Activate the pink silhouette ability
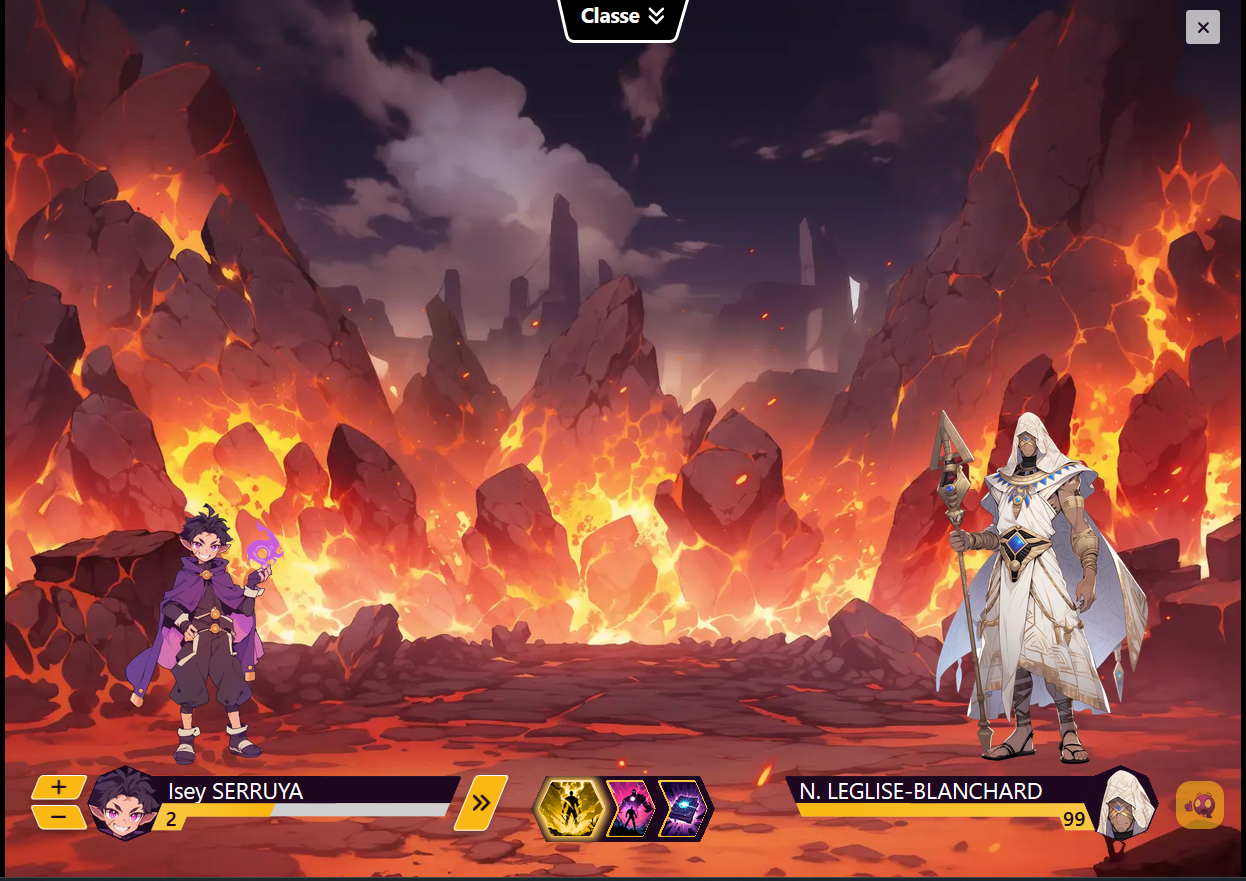The height and width of the screenshot is (881, 1246). tap(630, 808)
